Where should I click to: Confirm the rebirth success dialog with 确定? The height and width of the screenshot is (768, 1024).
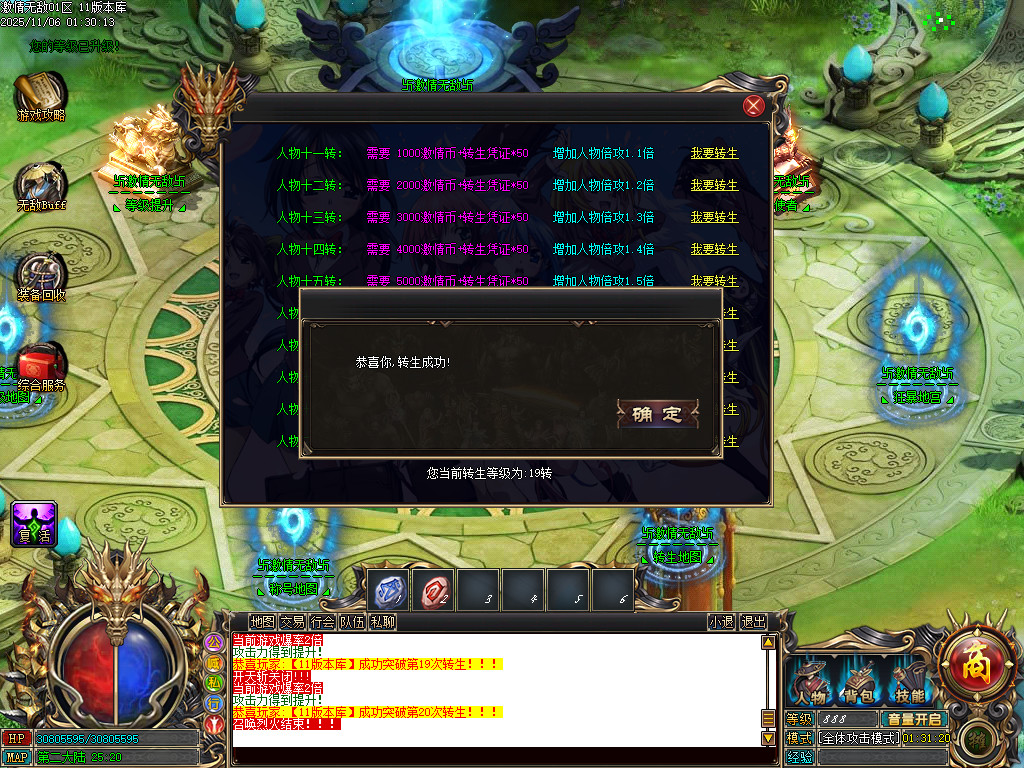pos(657,414)
